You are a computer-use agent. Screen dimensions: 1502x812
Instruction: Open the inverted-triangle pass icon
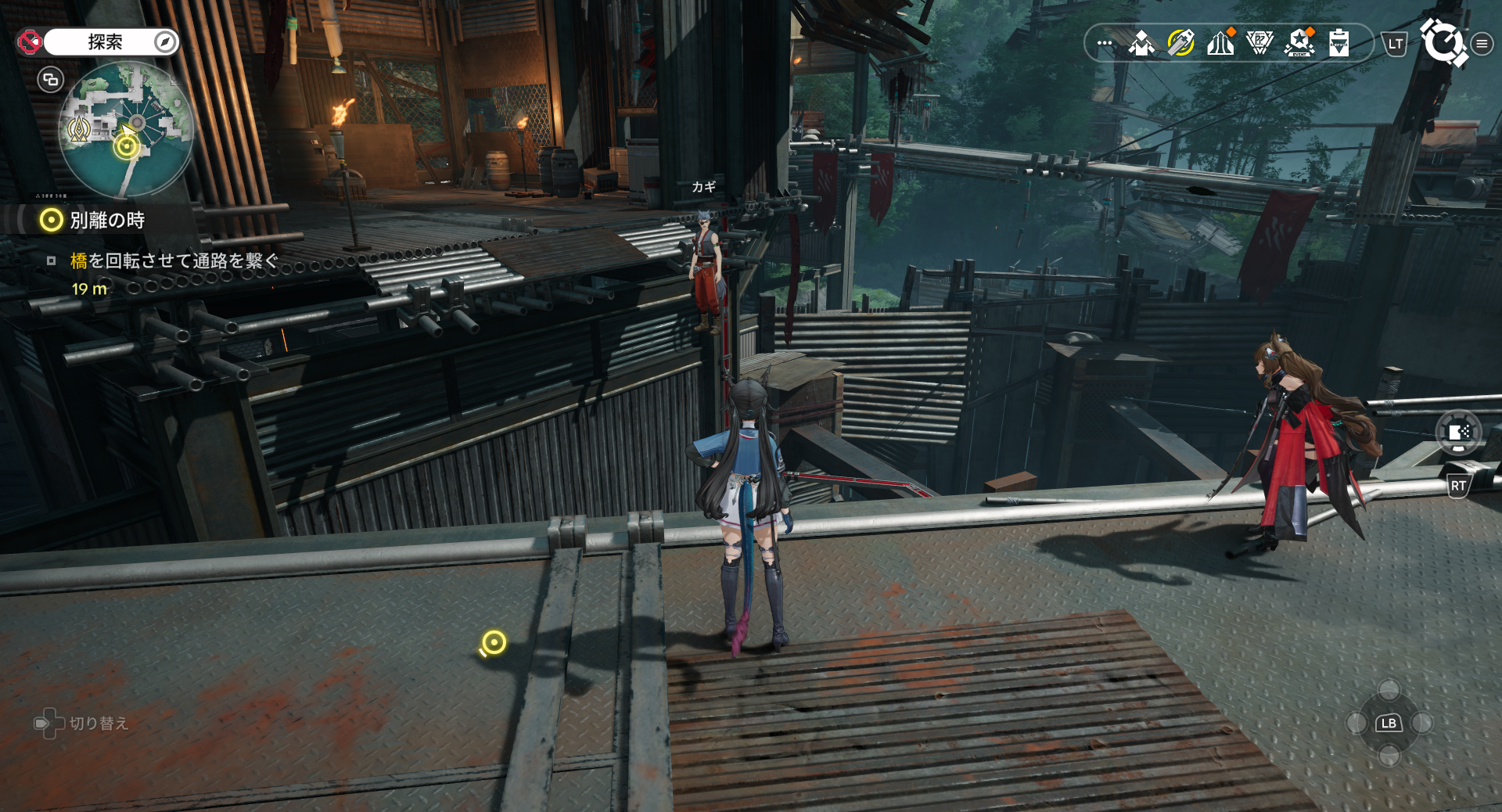pos(1259,43)
